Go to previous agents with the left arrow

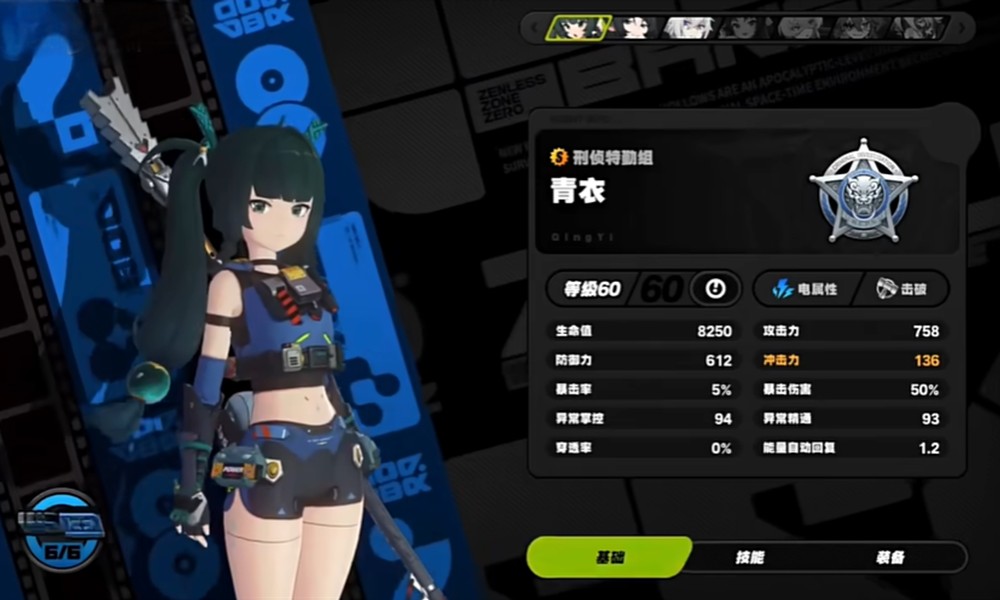click(534, 27)
